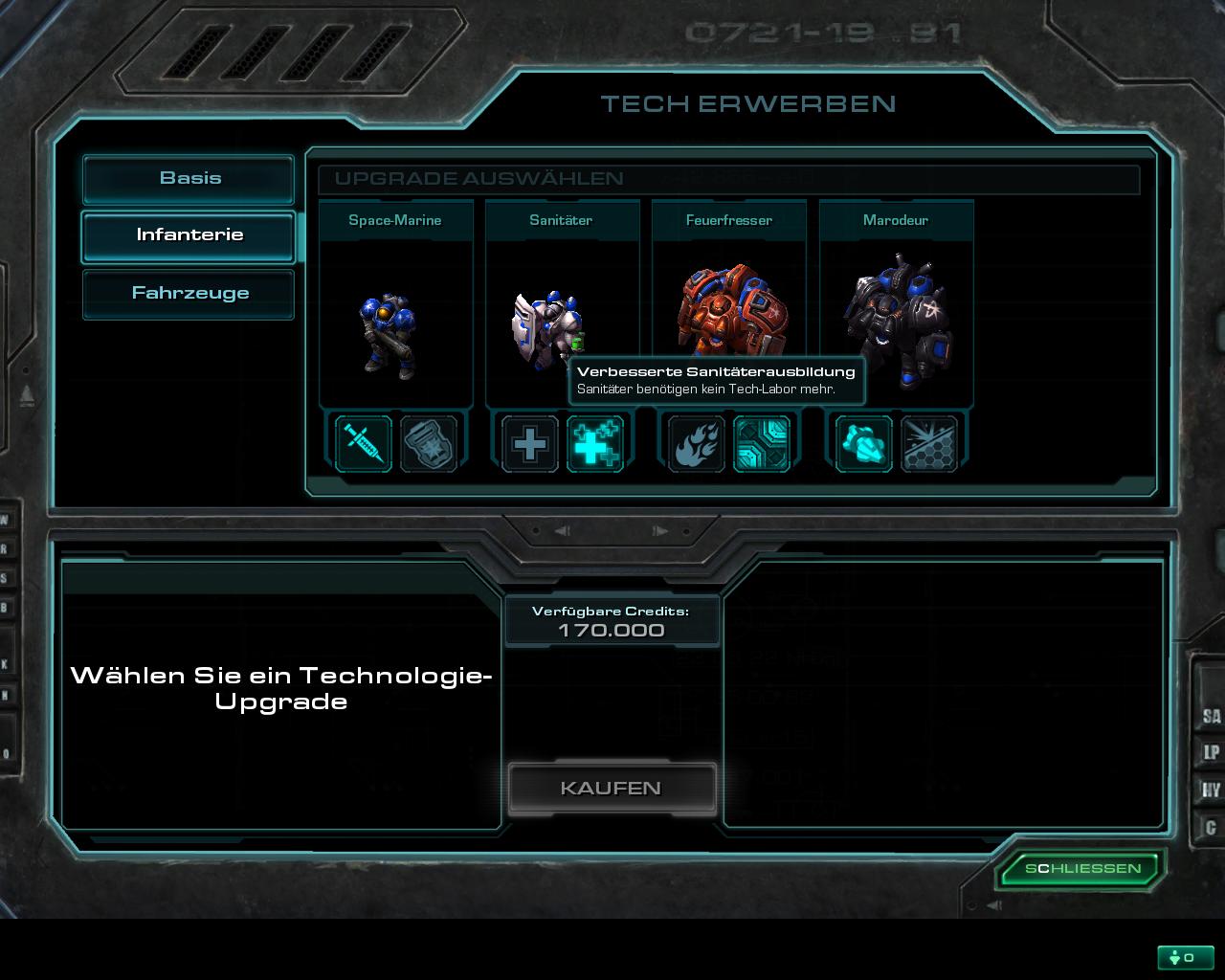Choose the Space-Marine syringe stimpack upgrade
This screenshot has width=1225, height=980.
point(364,444)
